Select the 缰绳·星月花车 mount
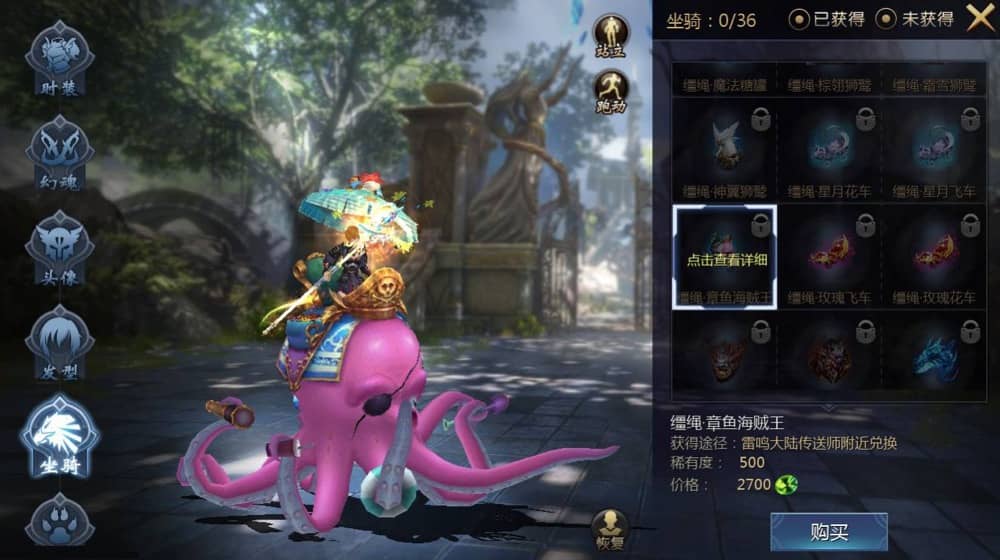The width and height of the screenshot is (1000, 560). (x=829, y=151)
